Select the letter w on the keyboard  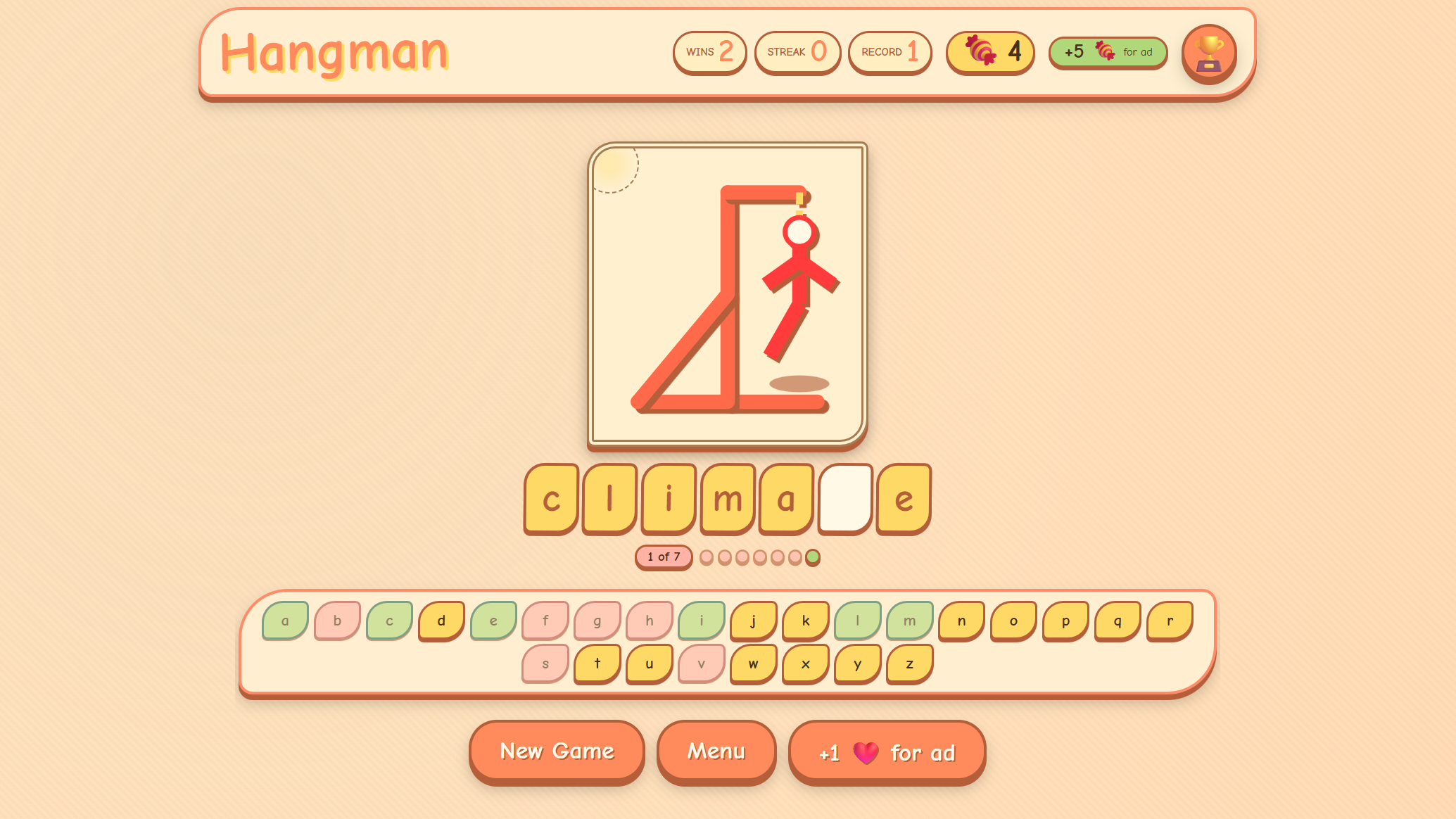tap(752, 662)
